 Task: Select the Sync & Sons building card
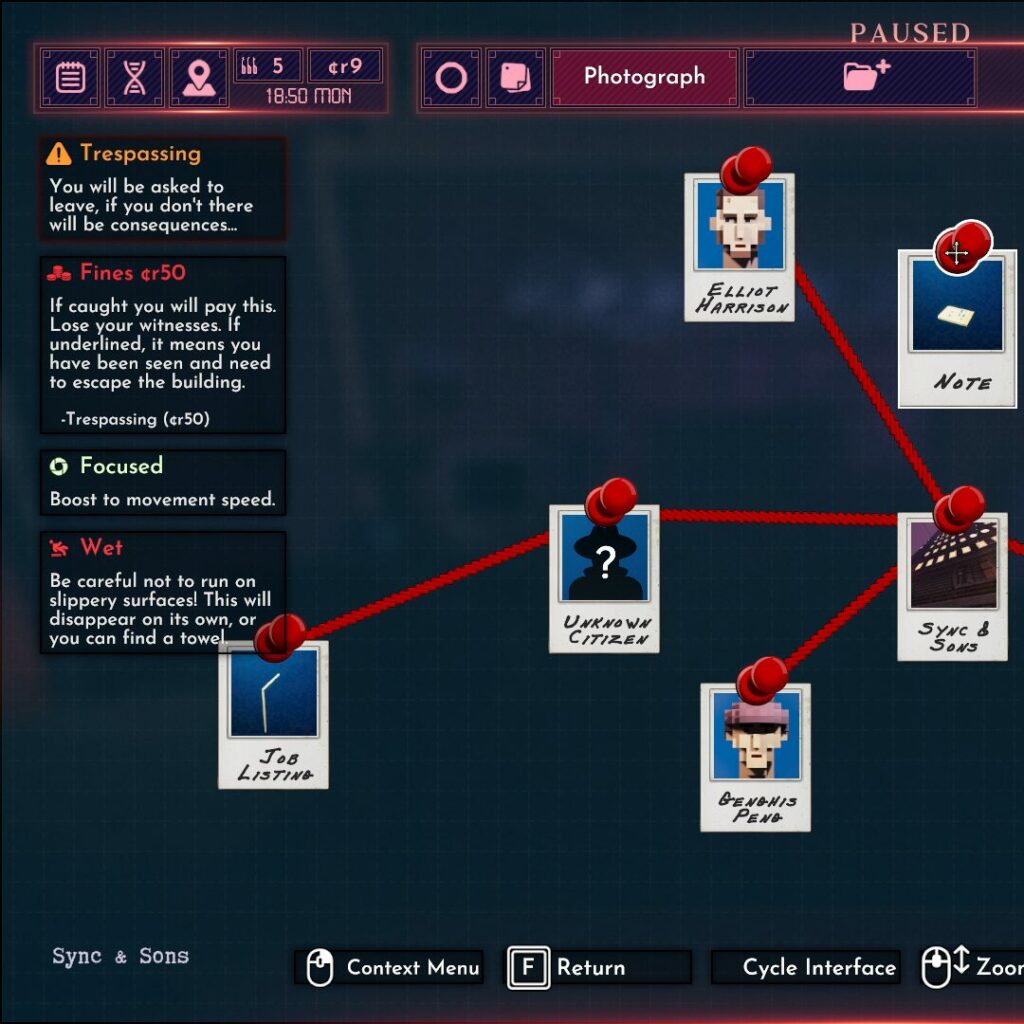pos(952,588)
